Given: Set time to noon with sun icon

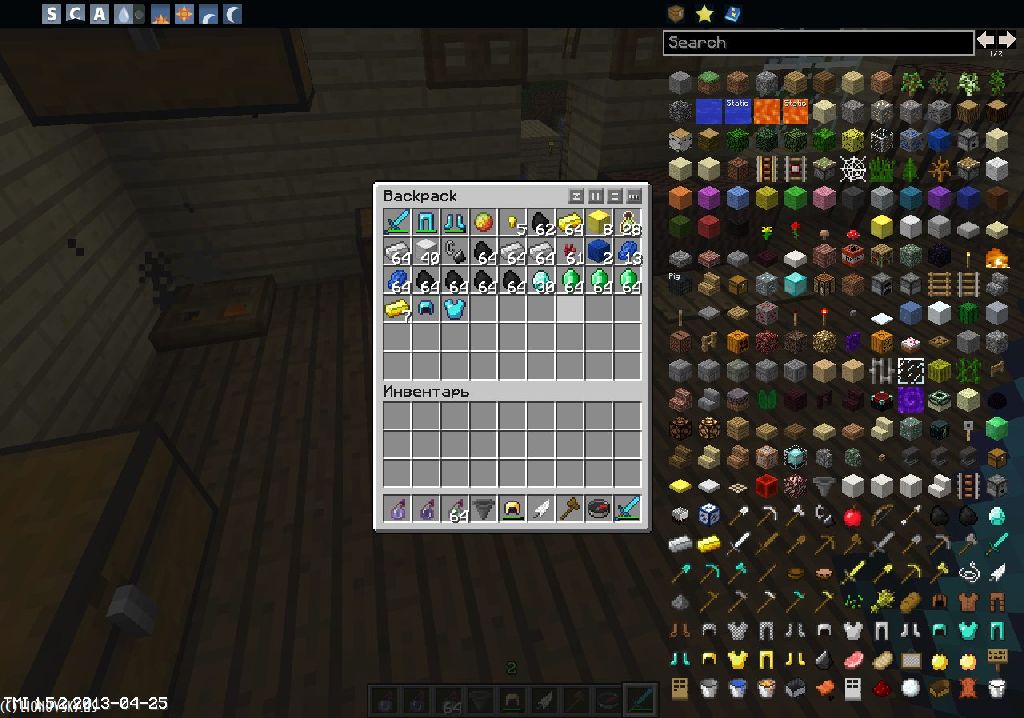Looking at the screenshot, I should click(183, 14).
